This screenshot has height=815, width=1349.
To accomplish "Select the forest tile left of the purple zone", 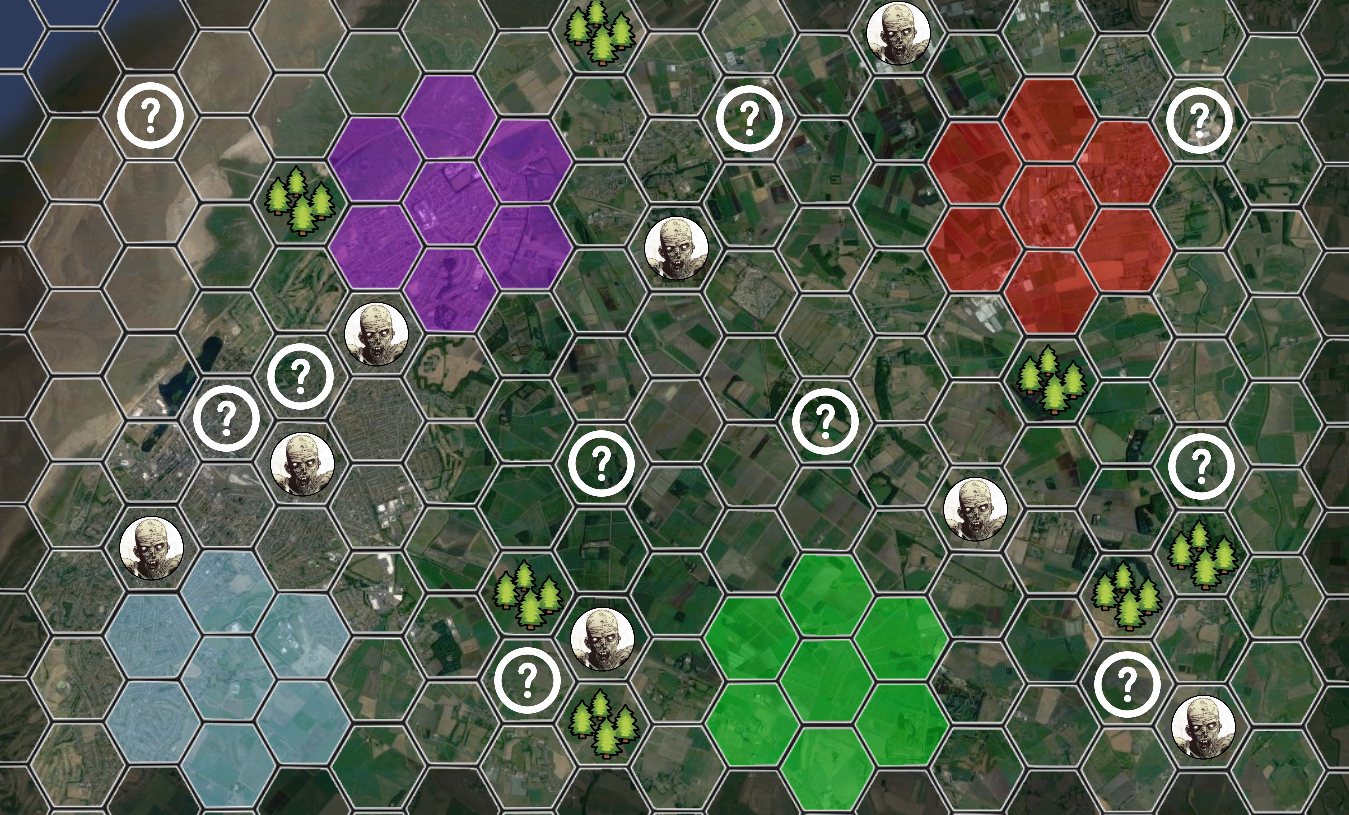I will 300,200.
